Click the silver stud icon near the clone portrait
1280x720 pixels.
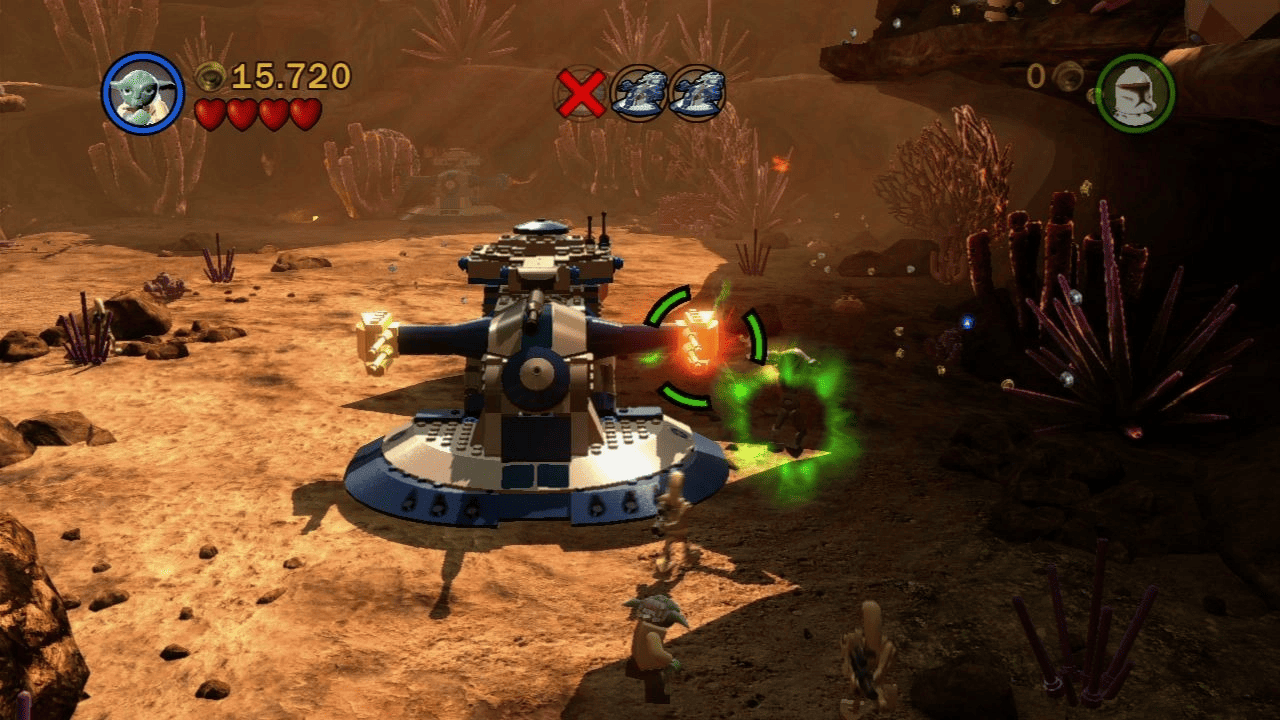pos(1068,78)
